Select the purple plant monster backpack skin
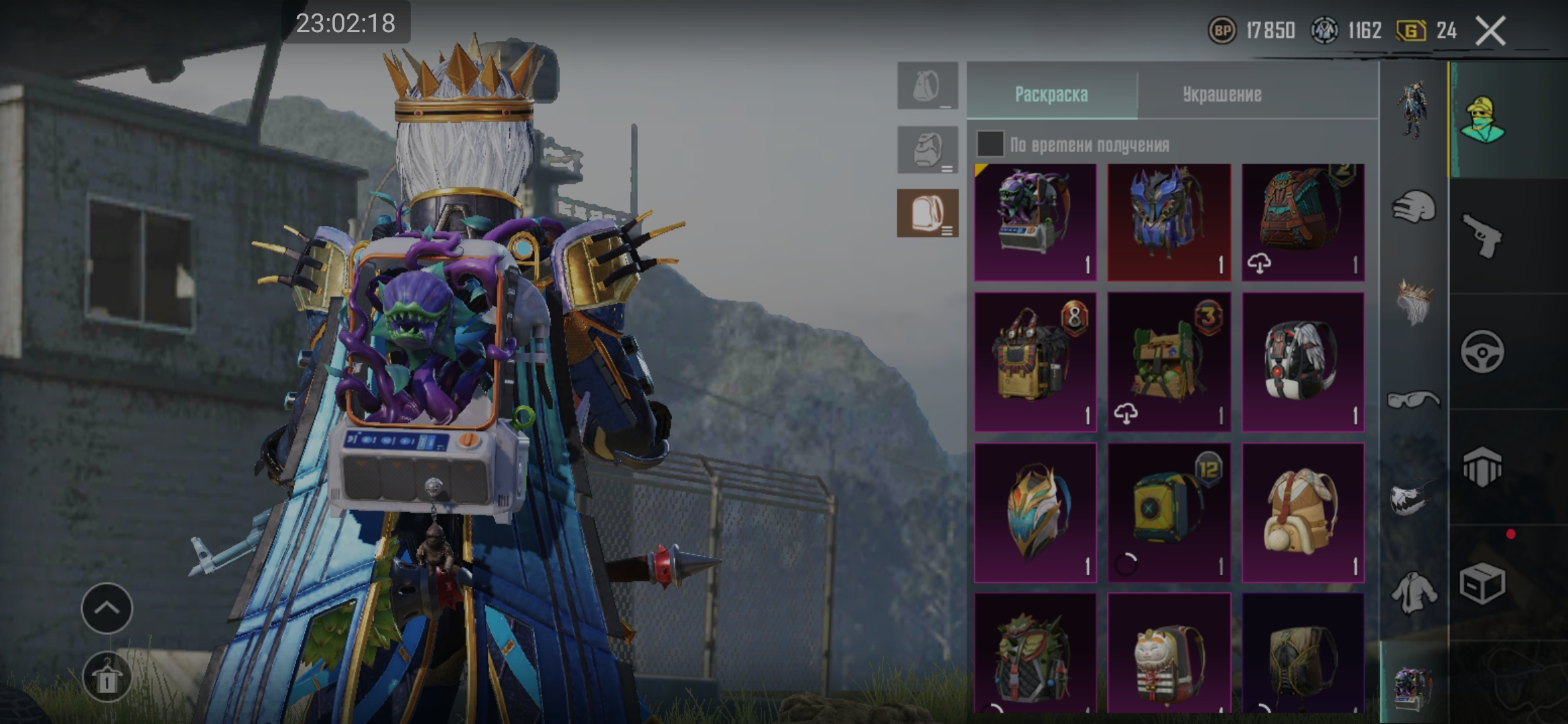 click(x=1035, y=221)
